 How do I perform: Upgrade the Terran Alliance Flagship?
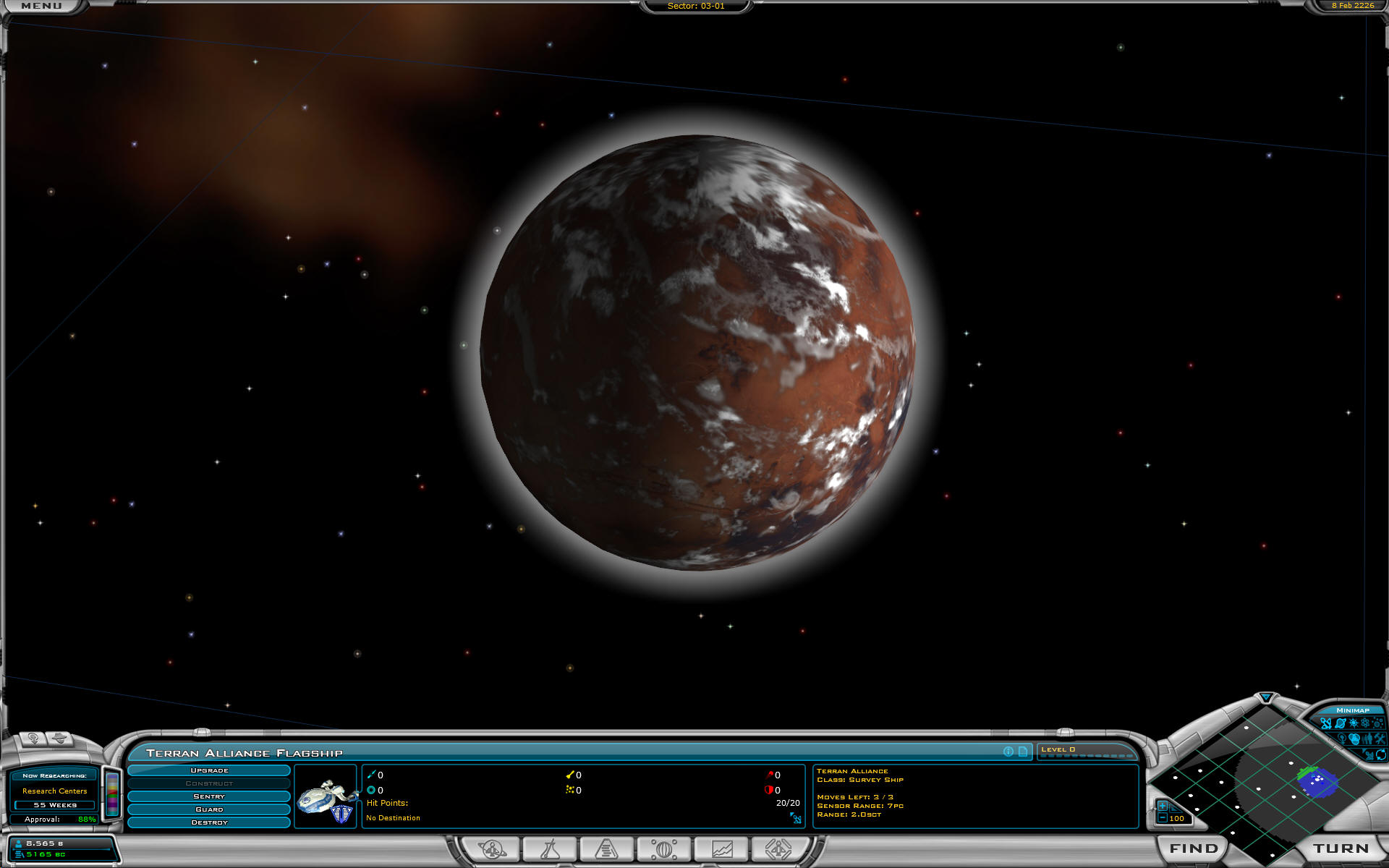[x=209, y=770]
